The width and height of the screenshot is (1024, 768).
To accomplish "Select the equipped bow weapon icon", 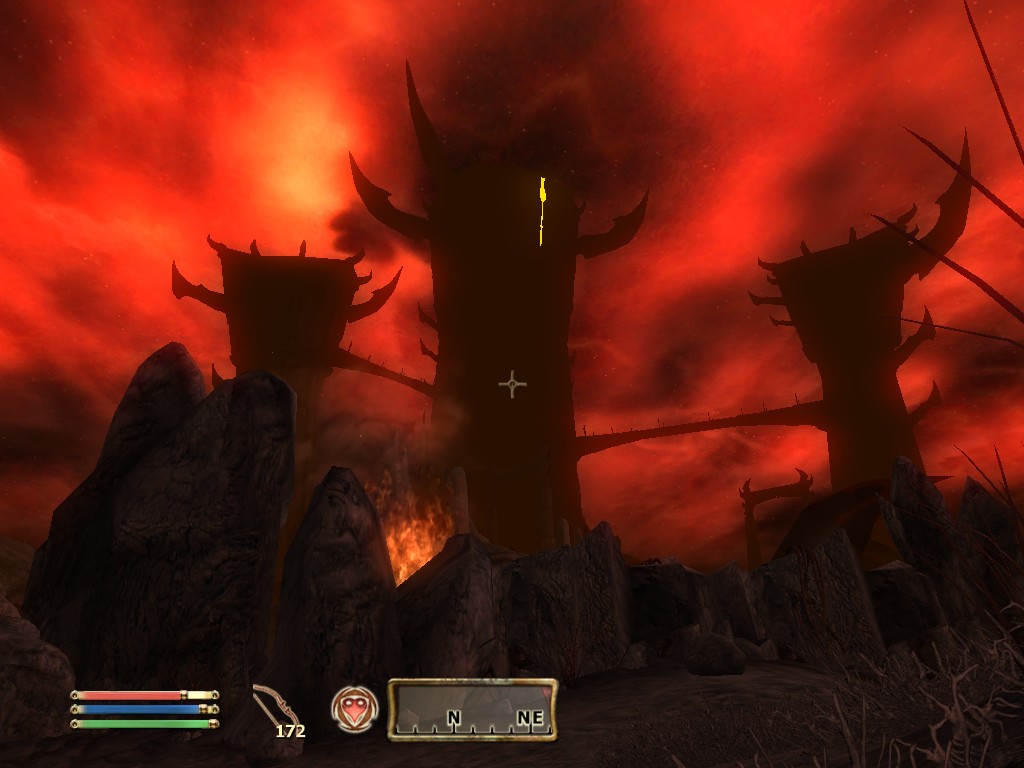I will tap(270, 705).
